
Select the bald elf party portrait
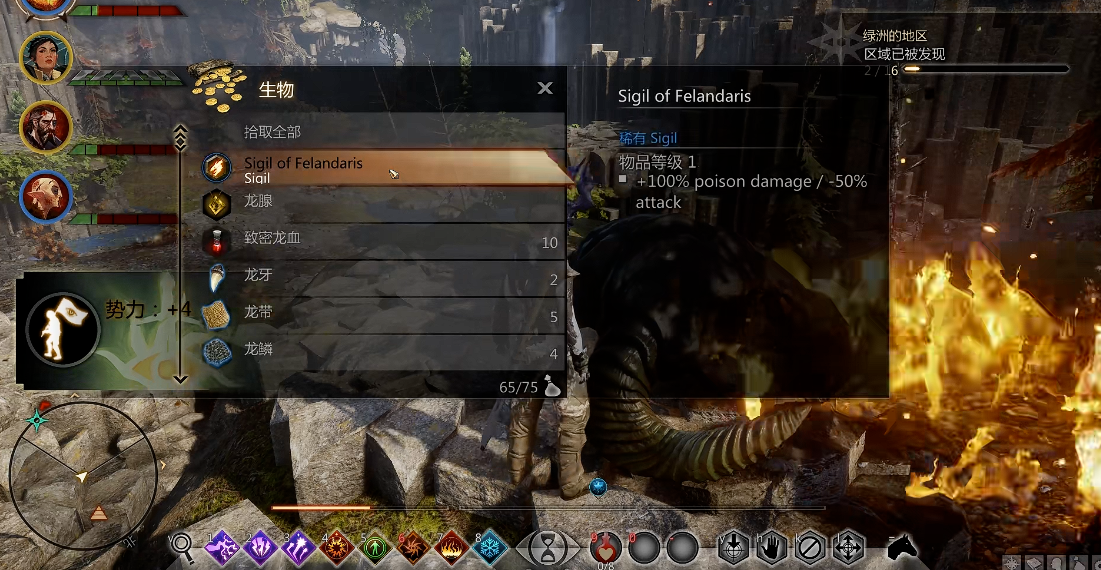tap(46, 197)
